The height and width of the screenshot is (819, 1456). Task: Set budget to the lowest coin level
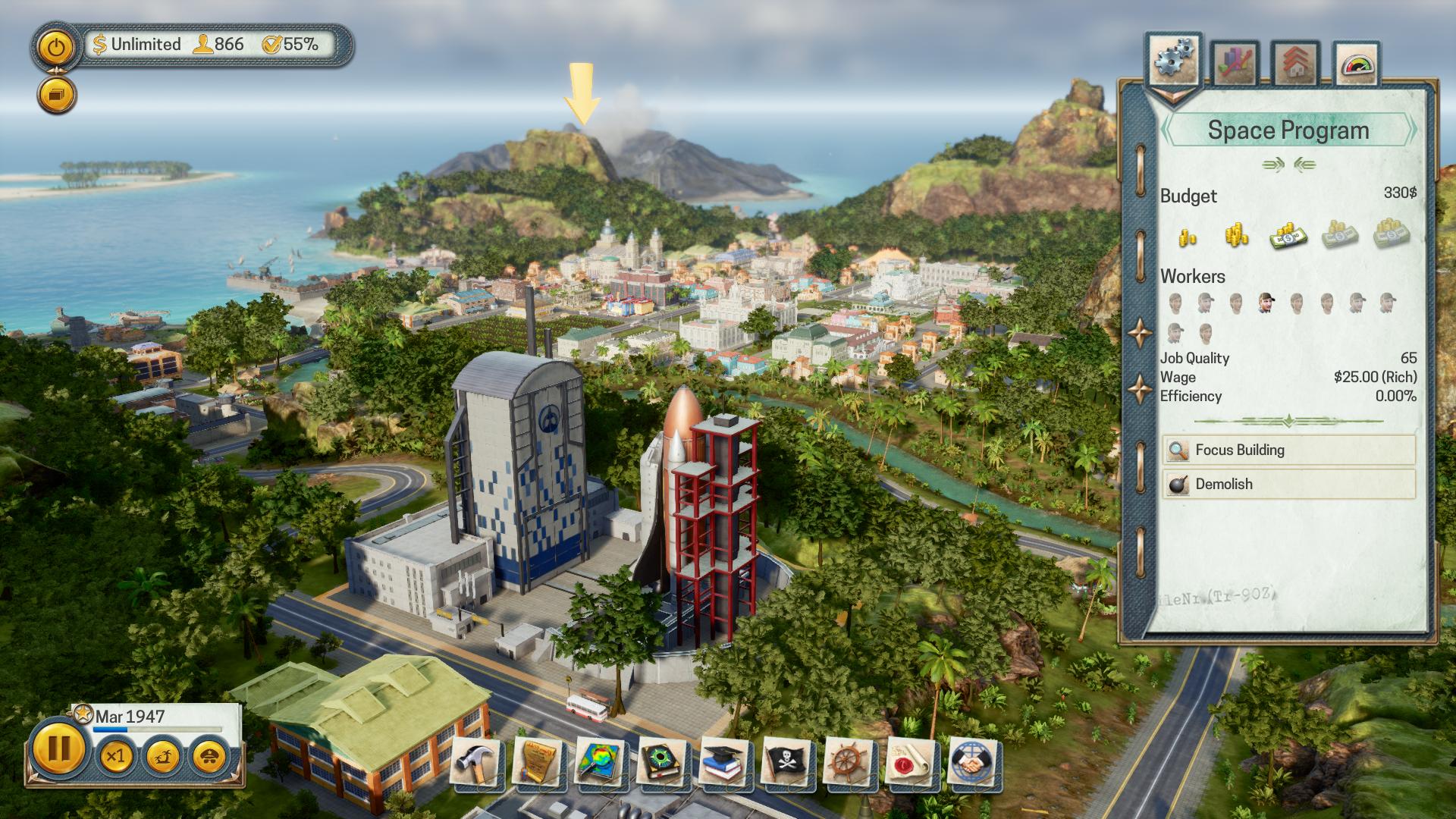1188,237
